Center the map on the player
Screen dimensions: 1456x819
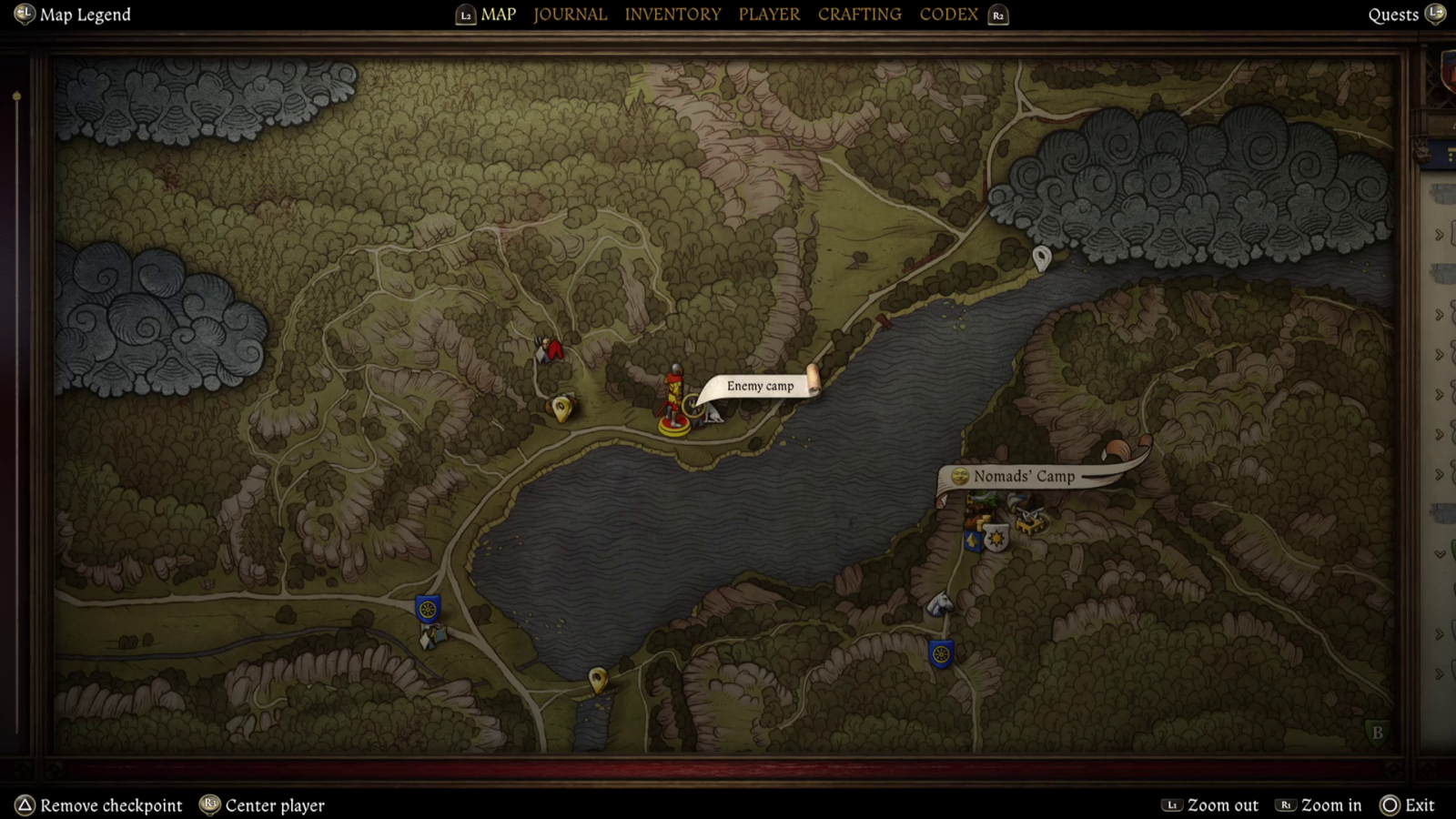(x=274, y=805)
